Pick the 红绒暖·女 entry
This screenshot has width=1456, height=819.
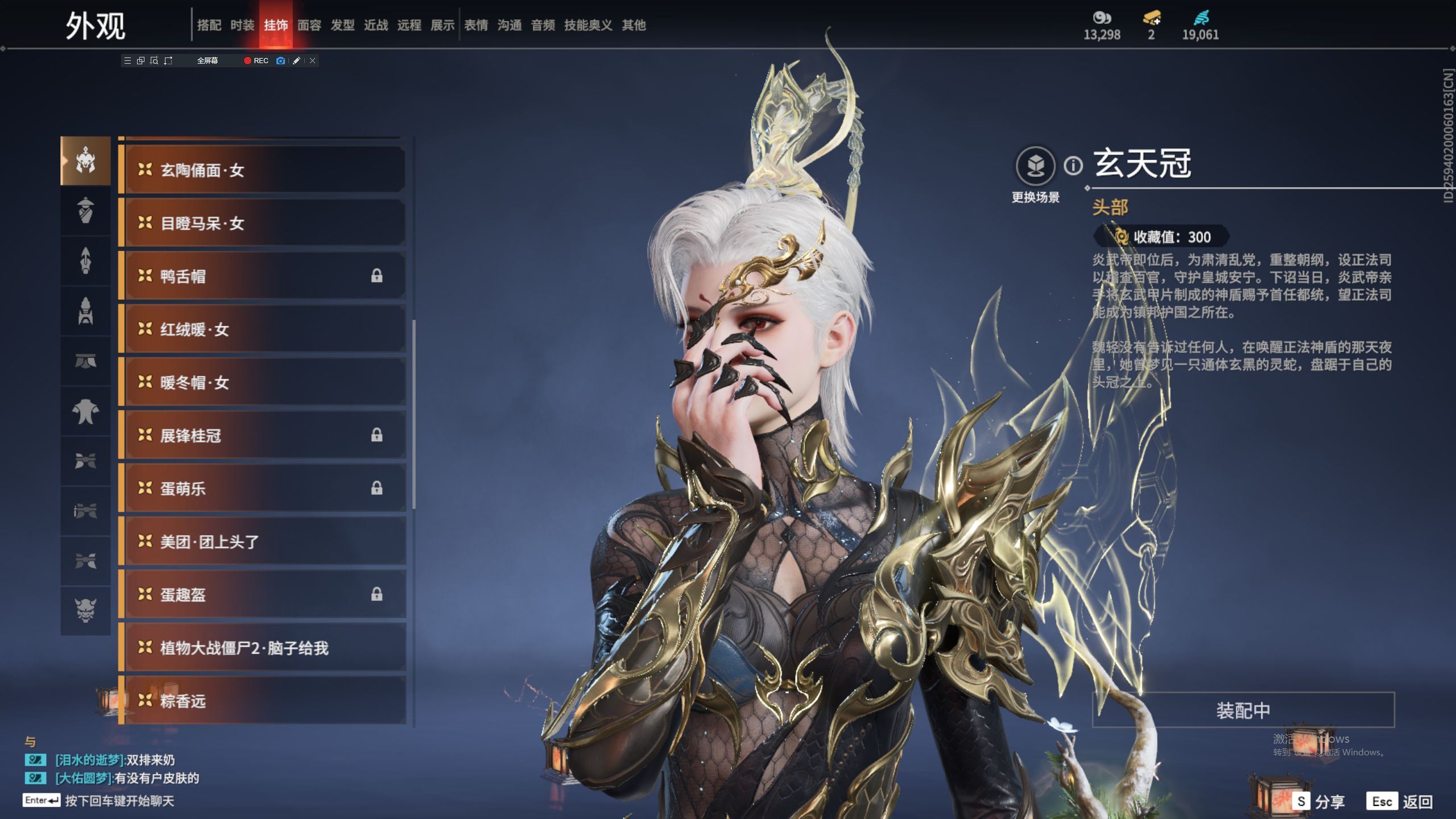point(263,329)
